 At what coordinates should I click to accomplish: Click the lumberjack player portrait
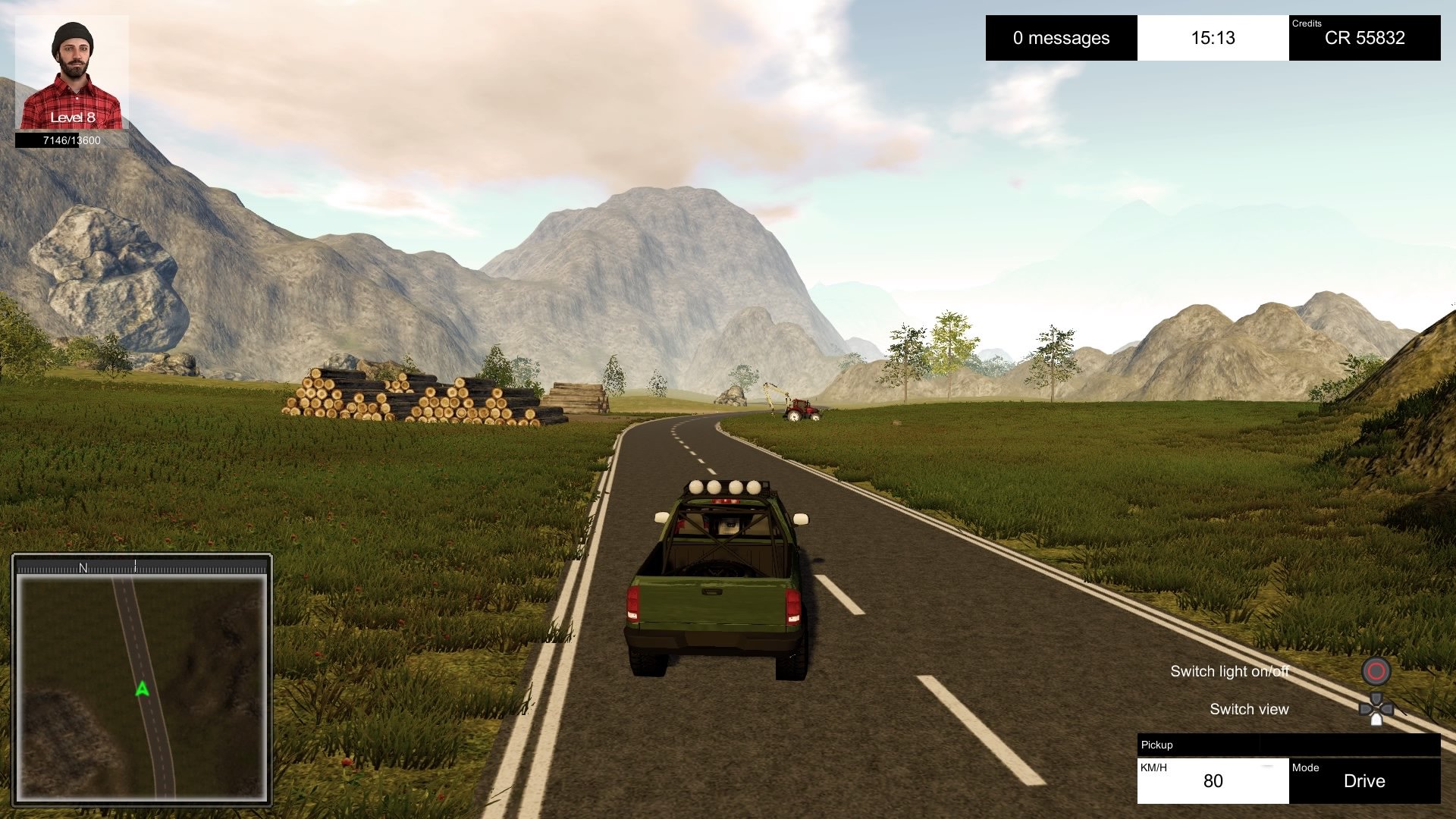tap(72, 73)
